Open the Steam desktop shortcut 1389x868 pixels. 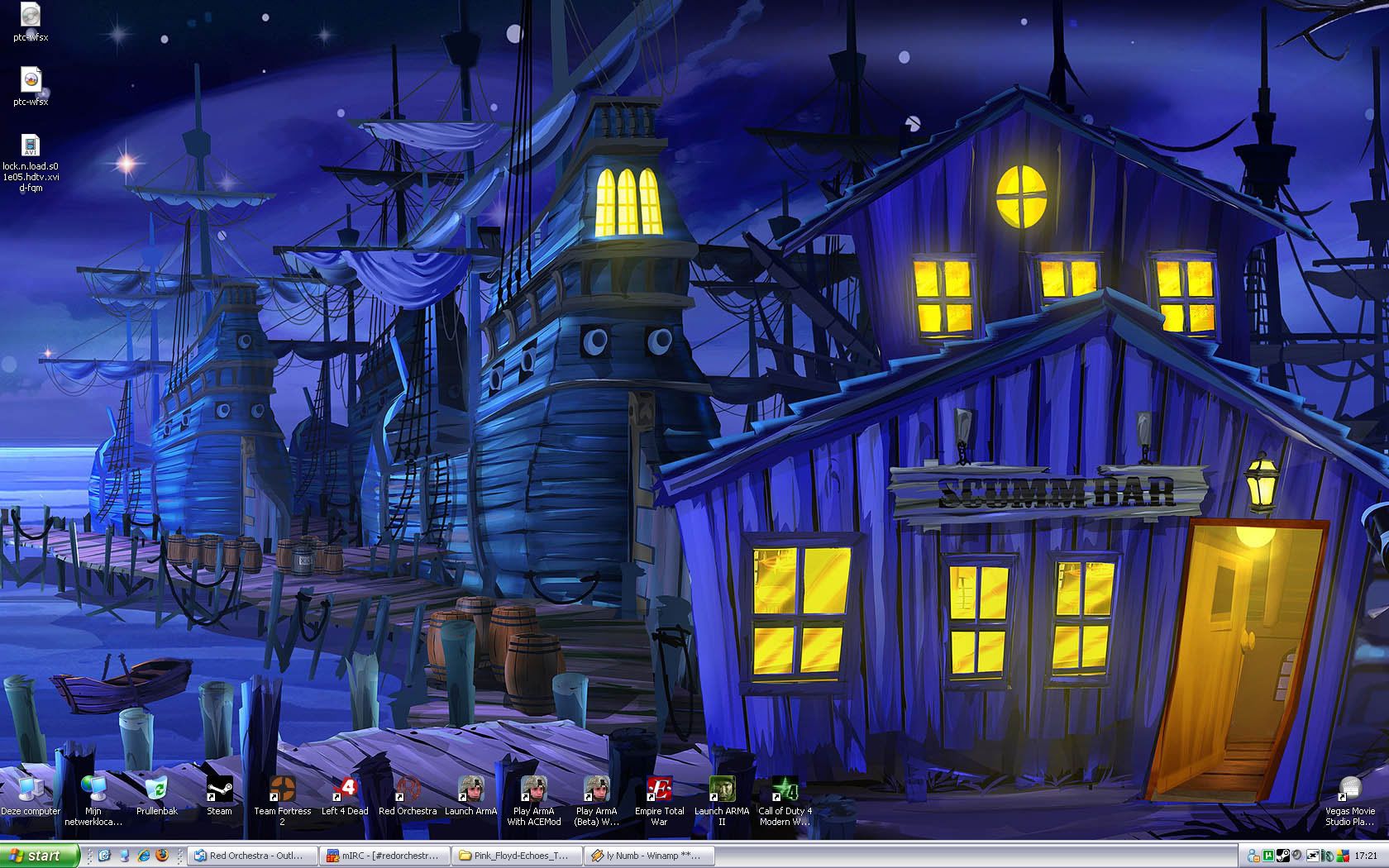coord(219,790)
